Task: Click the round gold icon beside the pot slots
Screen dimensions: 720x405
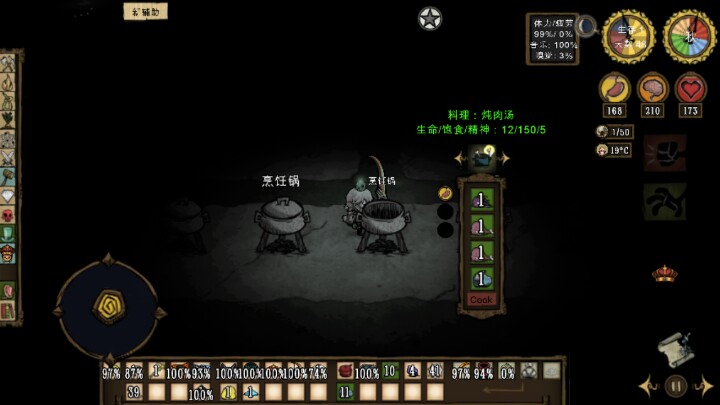Action: tap(445, 193)
